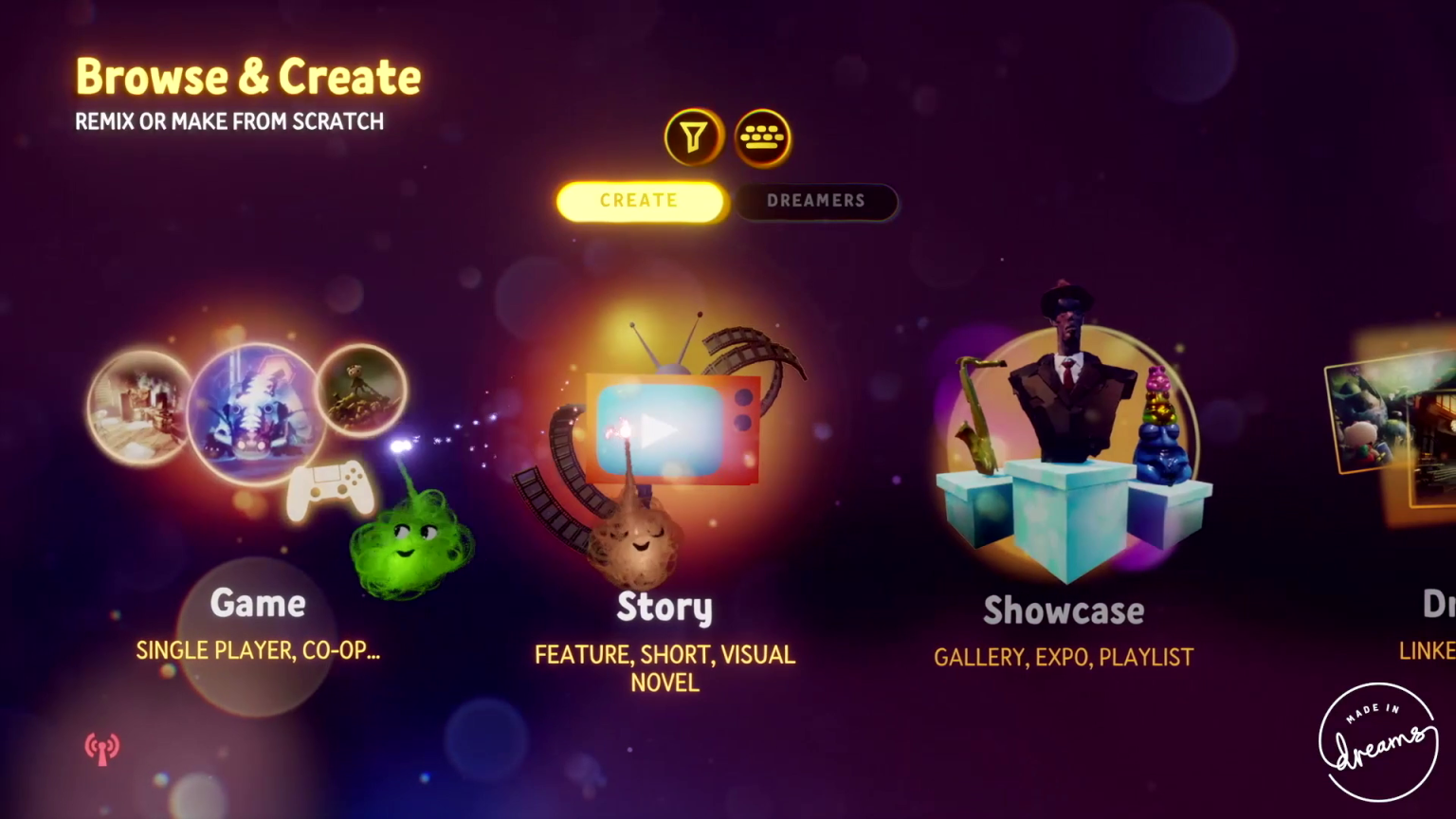The width and height of the screenshot is (1456, 819).
Task: Switch to the DREAMERS tab
Action: 816,200
